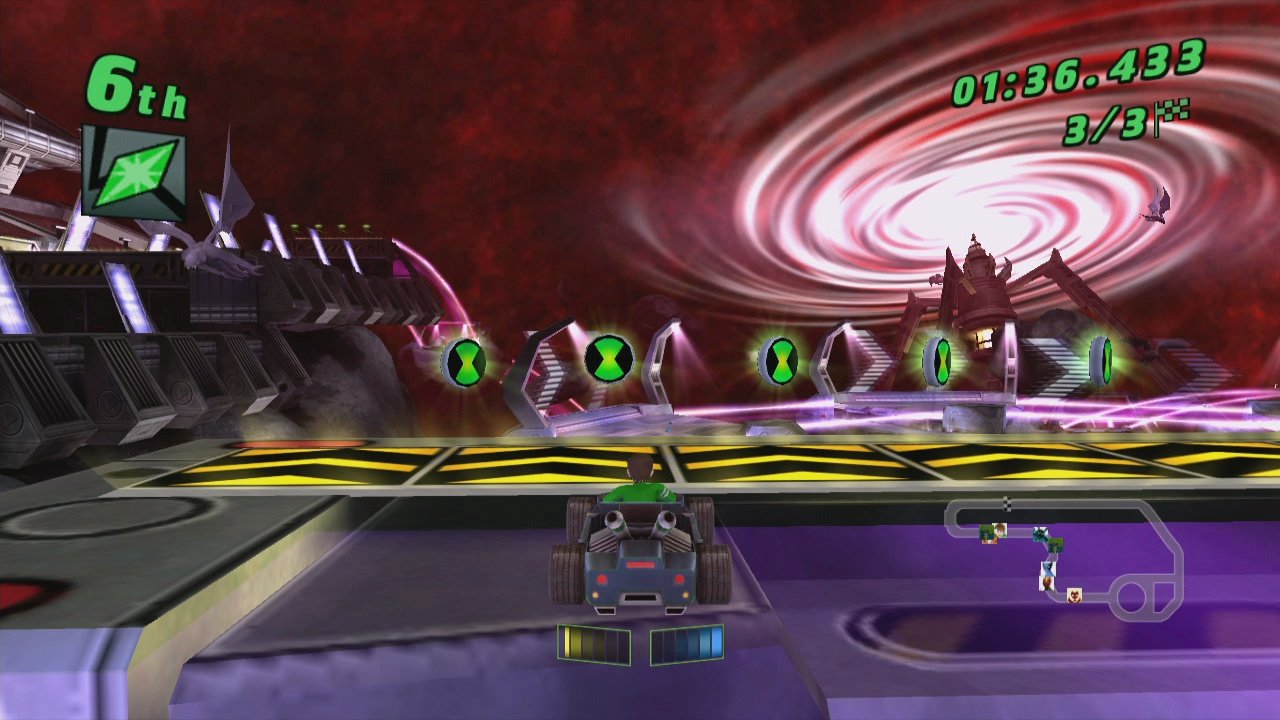The width and height of the screenshot is (1280, 720).
Task: Click the blue energy gauge below the kart
Action: pyautogui.click(x=688, y=644)
